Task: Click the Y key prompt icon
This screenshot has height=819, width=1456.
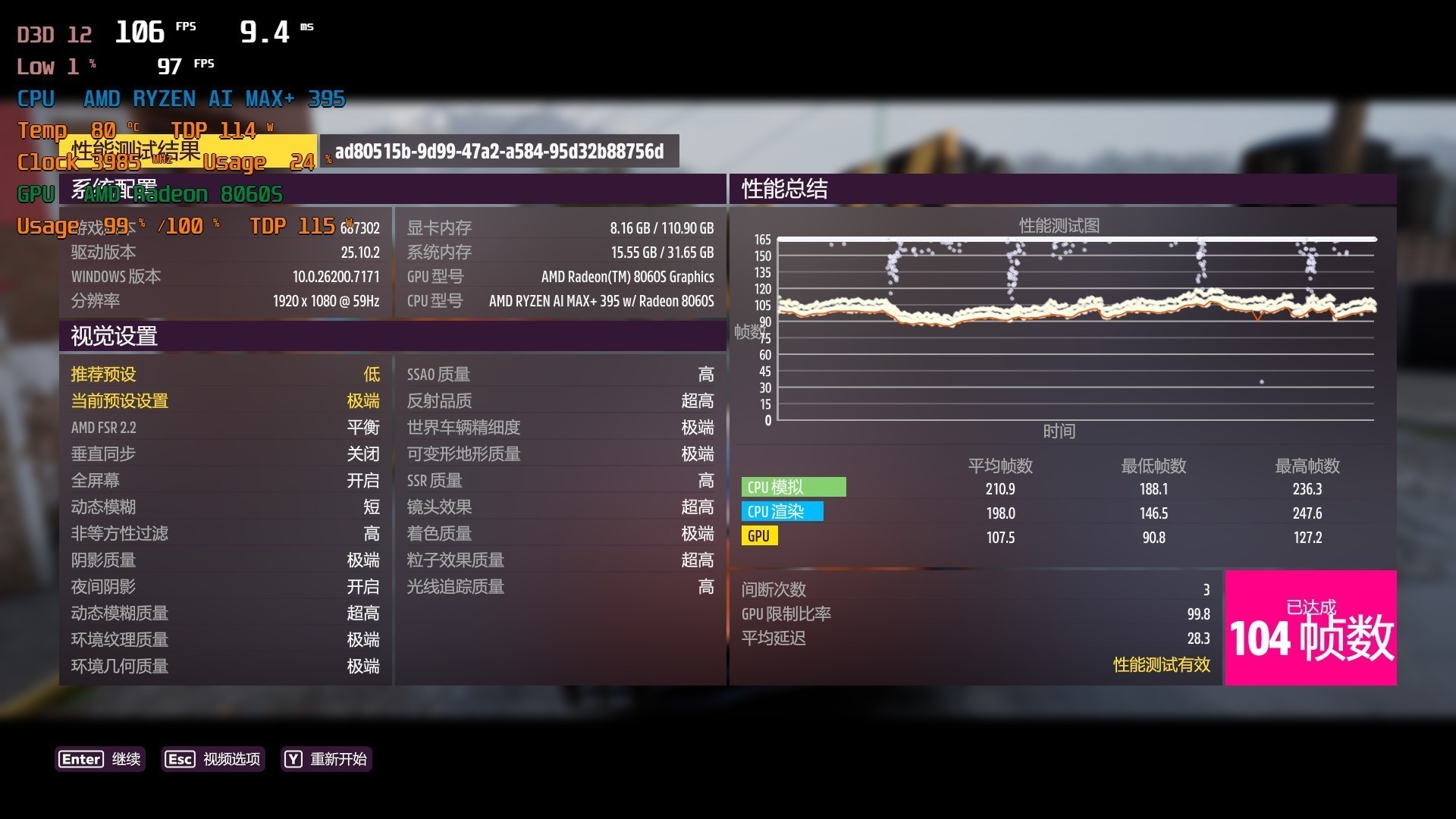Action: click(x=291, y=759)
